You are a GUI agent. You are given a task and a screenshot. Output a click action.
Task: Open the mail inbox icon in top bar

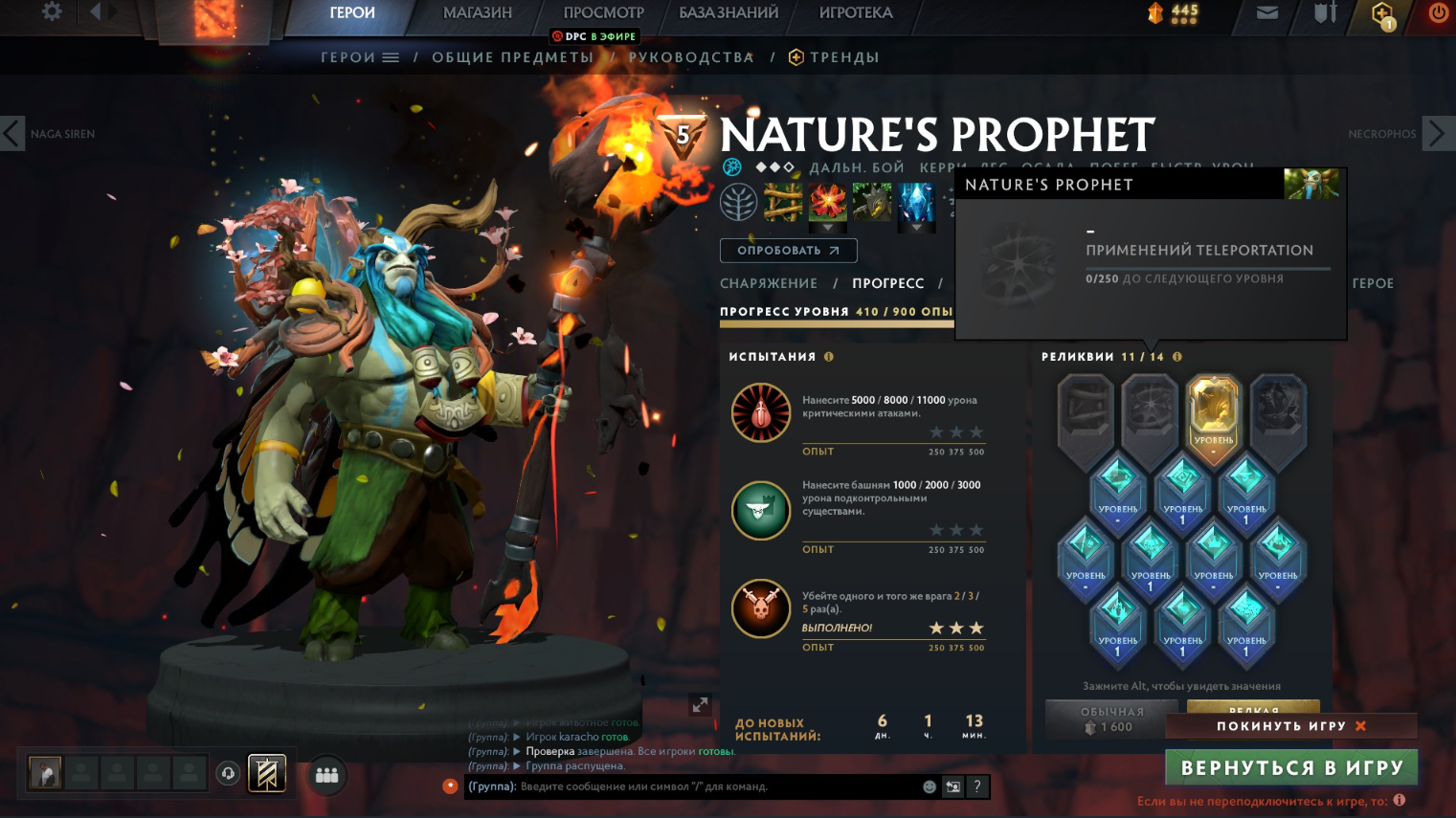click(x=1267, y=14)
